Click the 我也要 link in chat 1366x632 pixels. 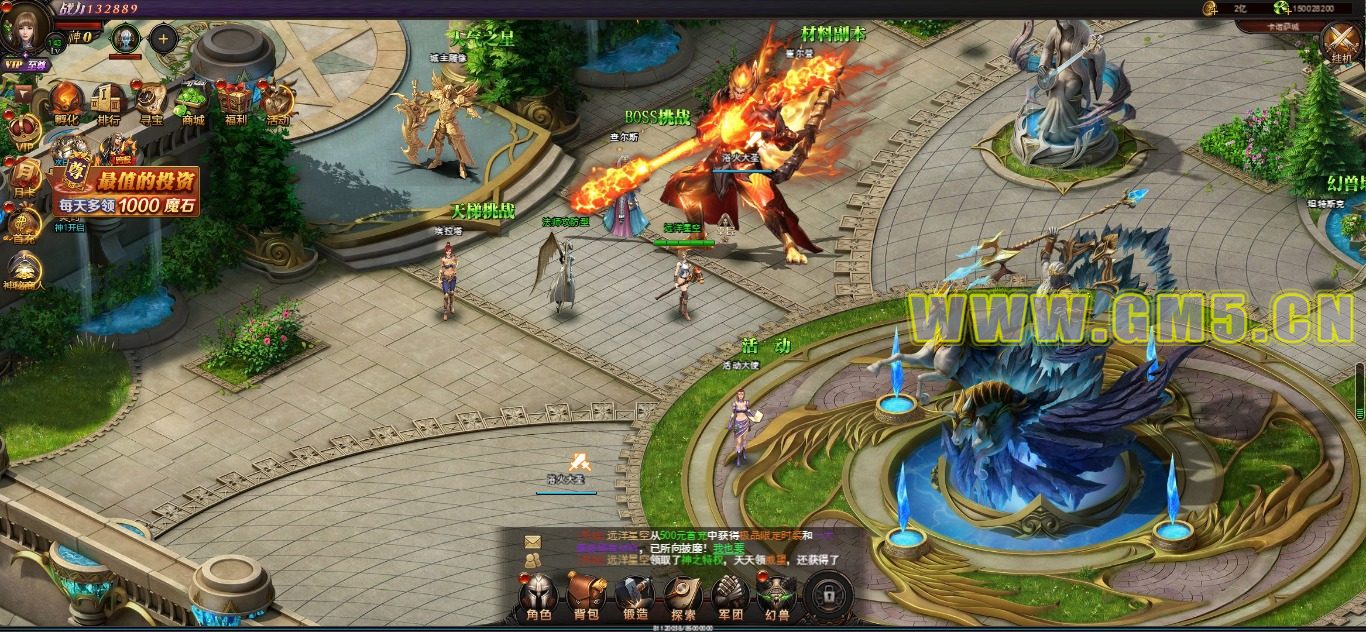(x=728, y=548)
